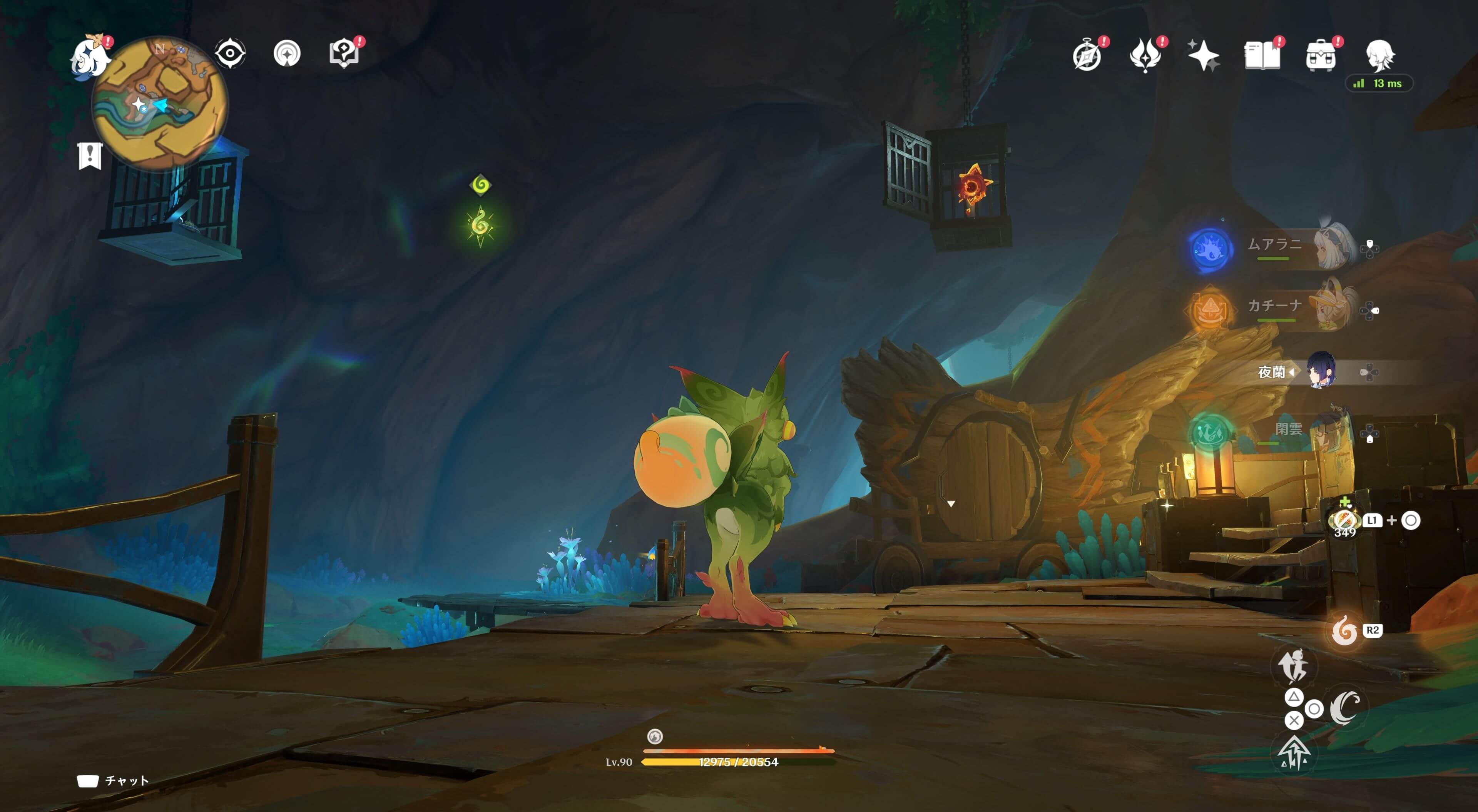This screenshot has height=812, width=1478.
Task: Open the backpack inventory icon
Action: pos(1320,56)
